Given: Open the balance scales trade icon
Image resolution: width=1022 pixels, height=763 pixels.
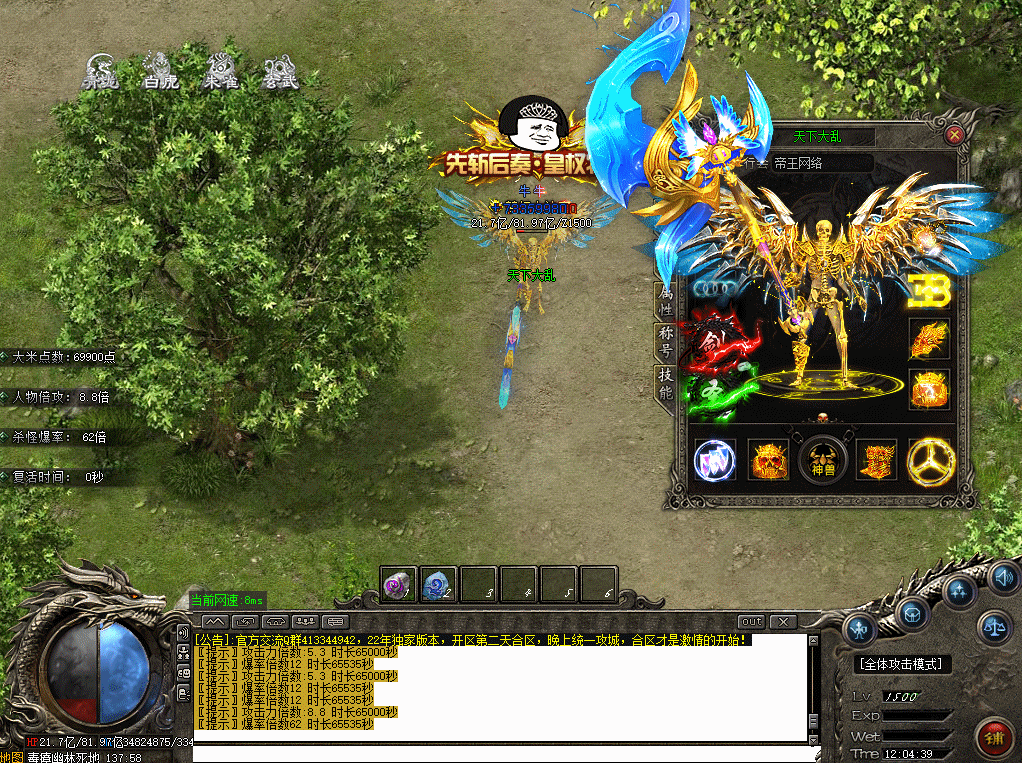Looking at the screenshot, I should [995, 627].
